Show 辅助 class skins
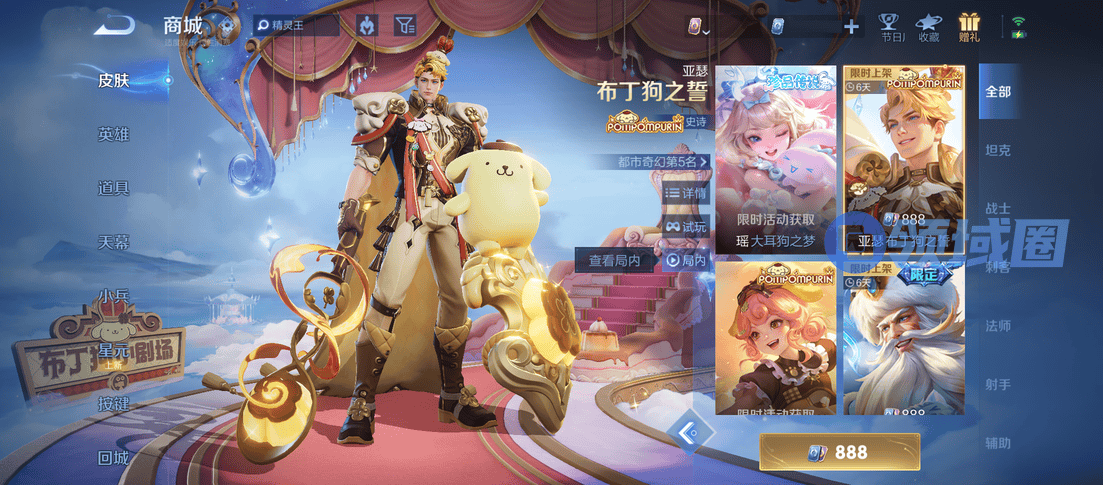The width and height of the screenshot is (1103, 485). click(998, 442)
